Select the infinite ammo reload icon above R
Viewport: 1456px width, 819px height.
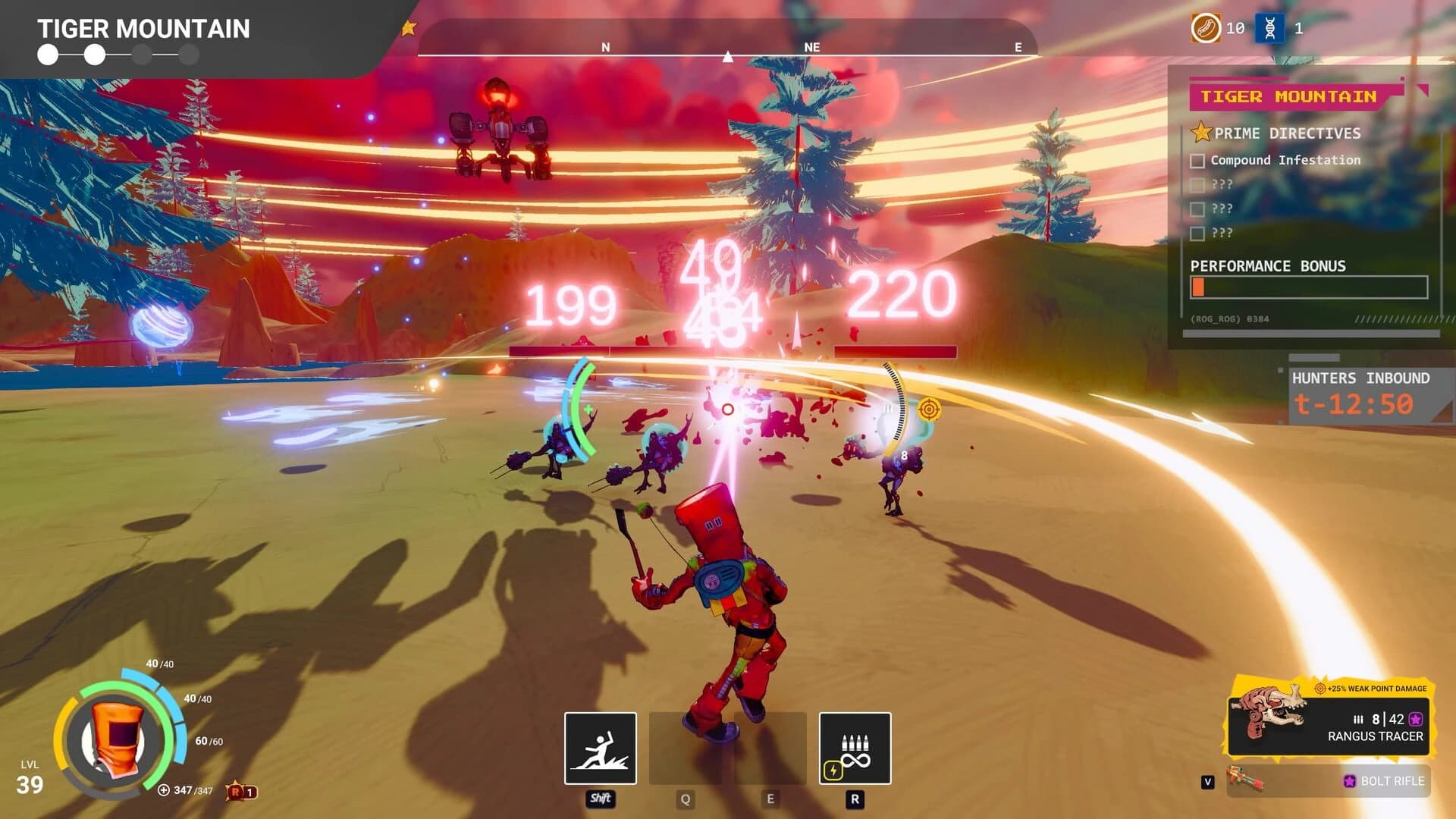click(855, 749)
